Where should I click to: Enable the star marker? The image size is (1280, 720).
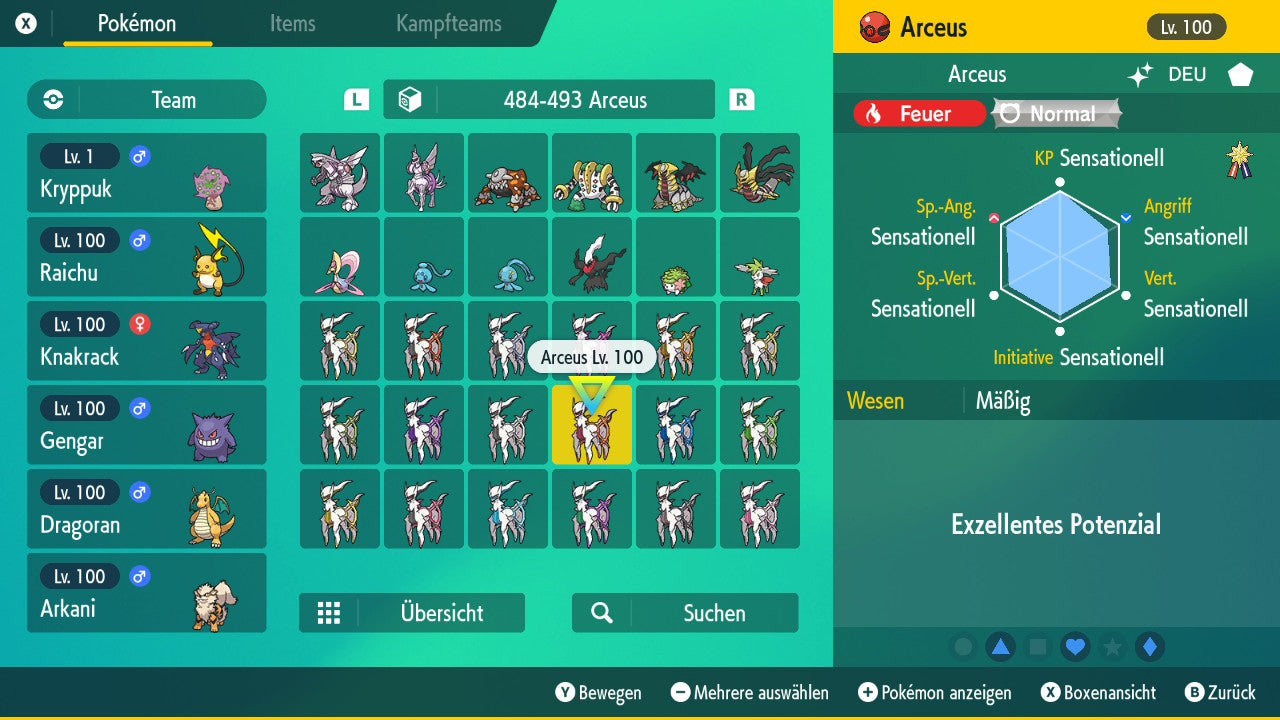[x=1112, y=647]
